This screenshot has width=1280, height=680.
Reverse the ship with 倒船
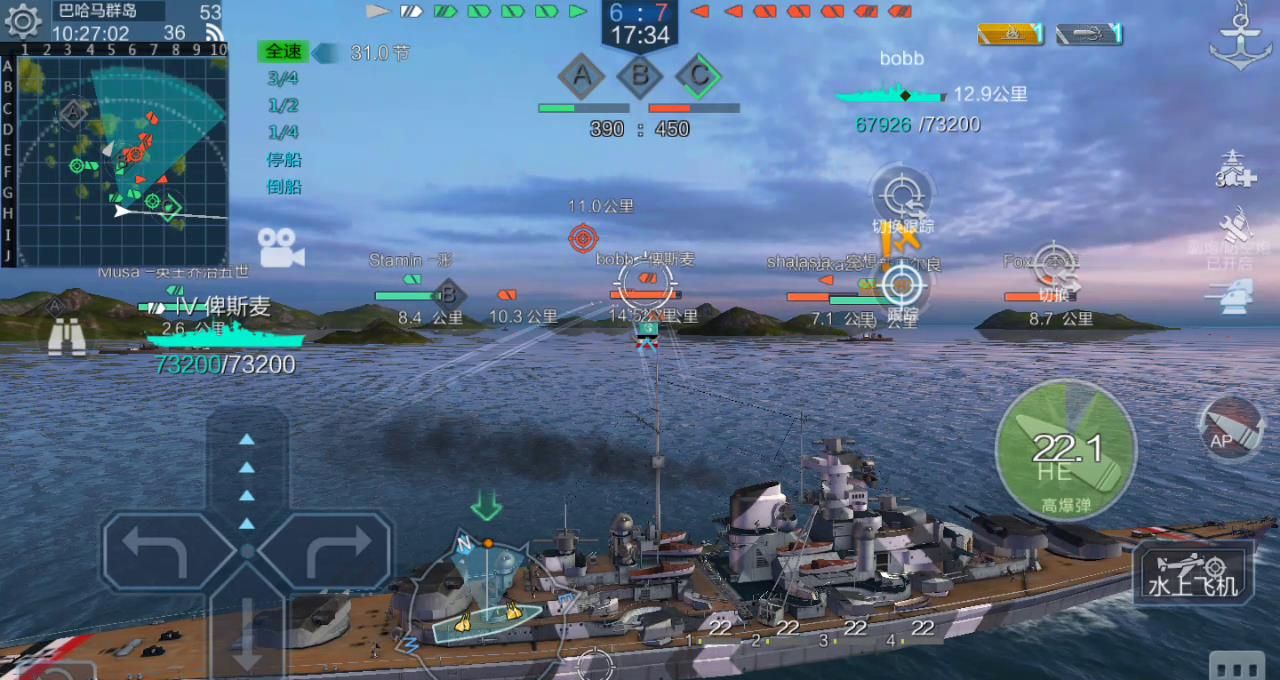284,186
